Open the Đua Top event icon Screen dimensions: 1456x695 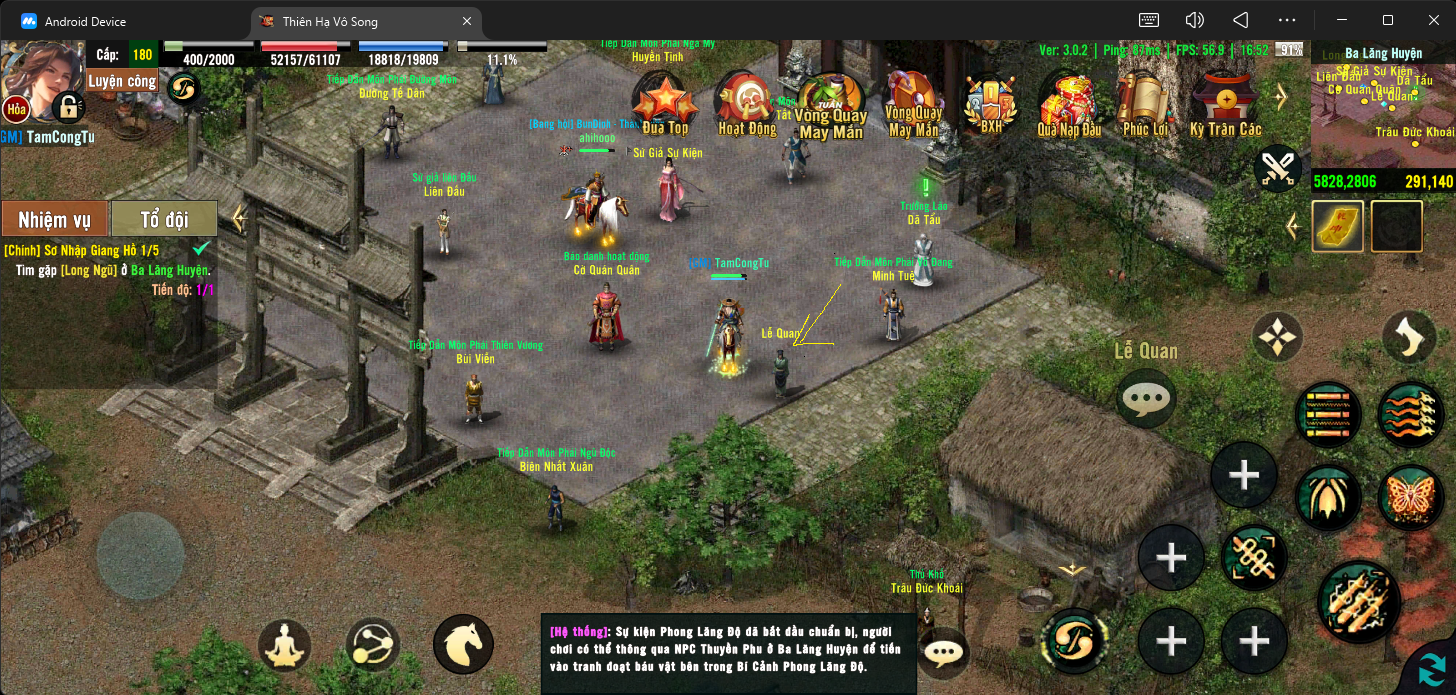(665, 102)
